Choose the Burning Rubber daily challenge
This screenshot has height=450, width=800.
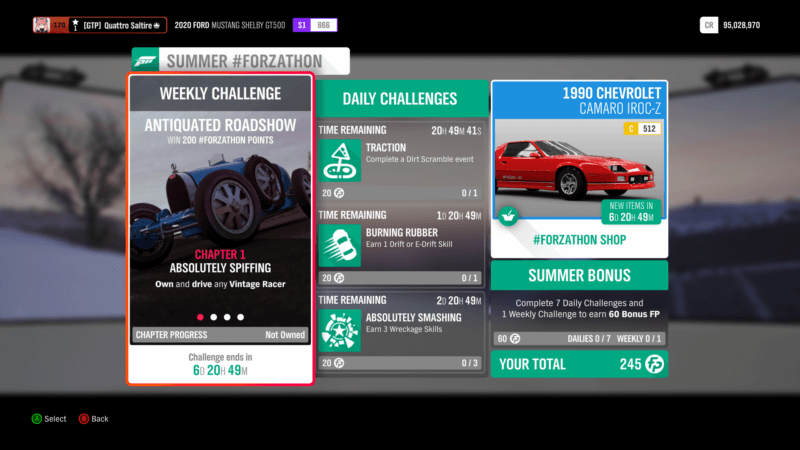coord(401,247)
